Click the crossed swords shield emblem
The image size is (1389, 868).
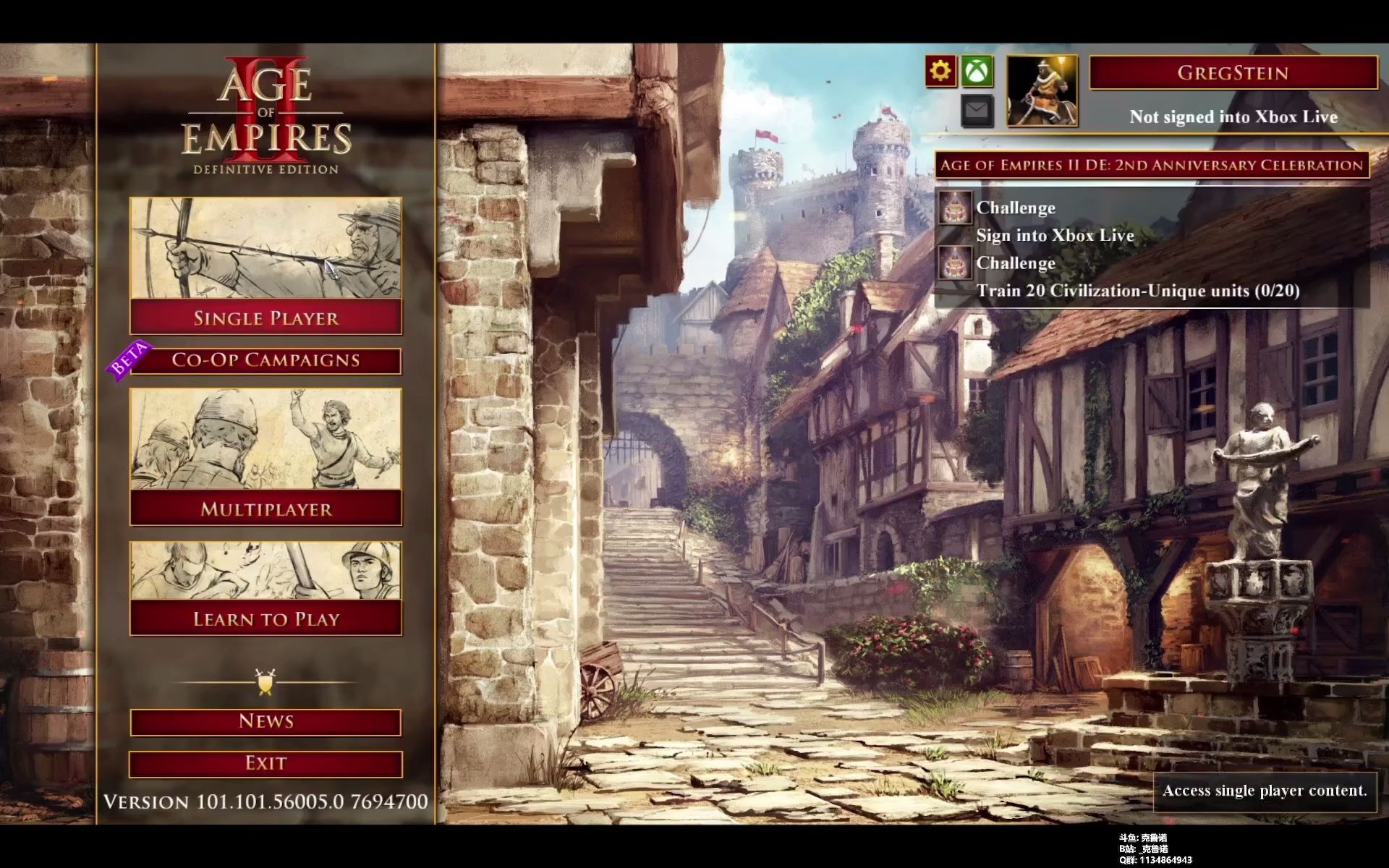coord(266,682)
